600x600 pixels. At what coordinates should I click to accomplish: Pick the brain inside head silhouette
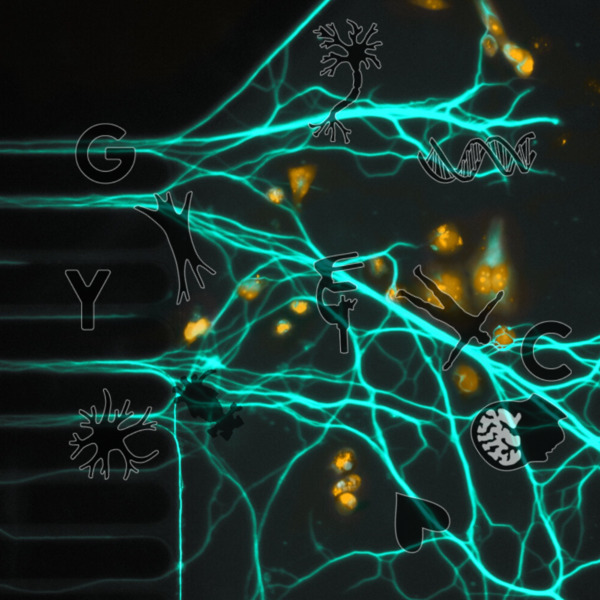click(x=516, y=433)
